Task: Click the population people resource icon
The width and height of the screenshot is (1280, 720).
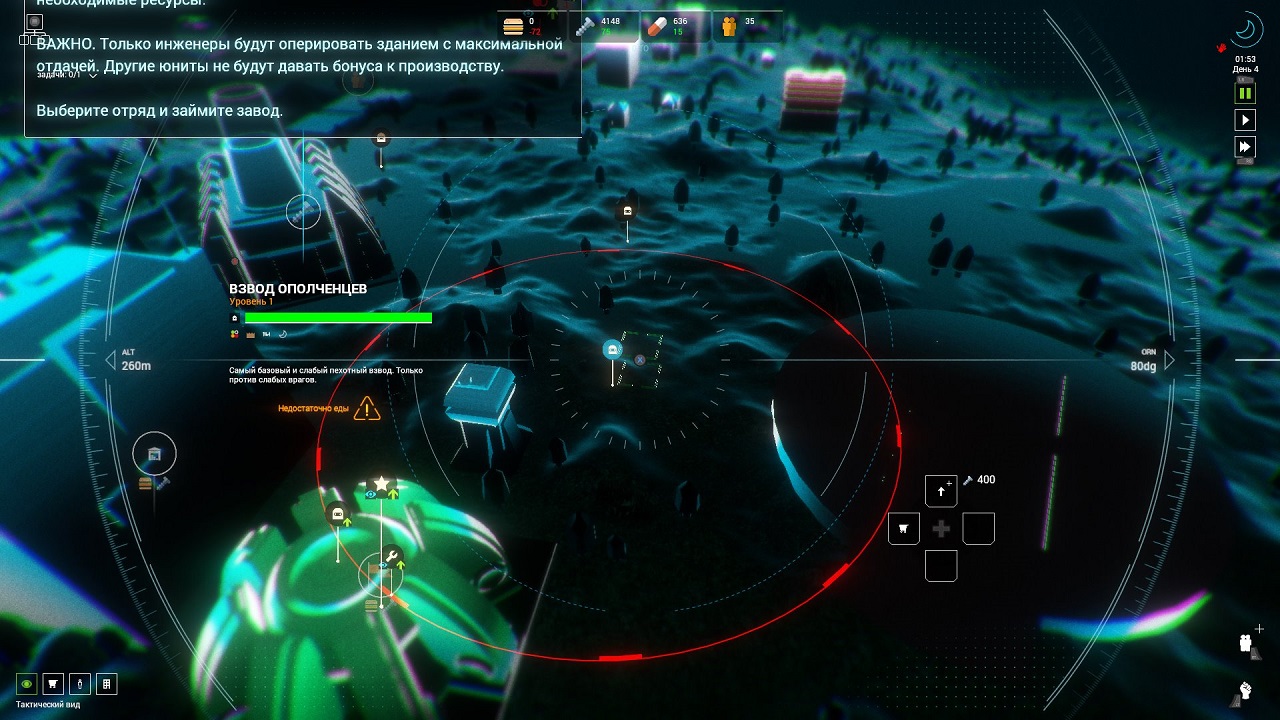Action: click(x=729, y=26)
